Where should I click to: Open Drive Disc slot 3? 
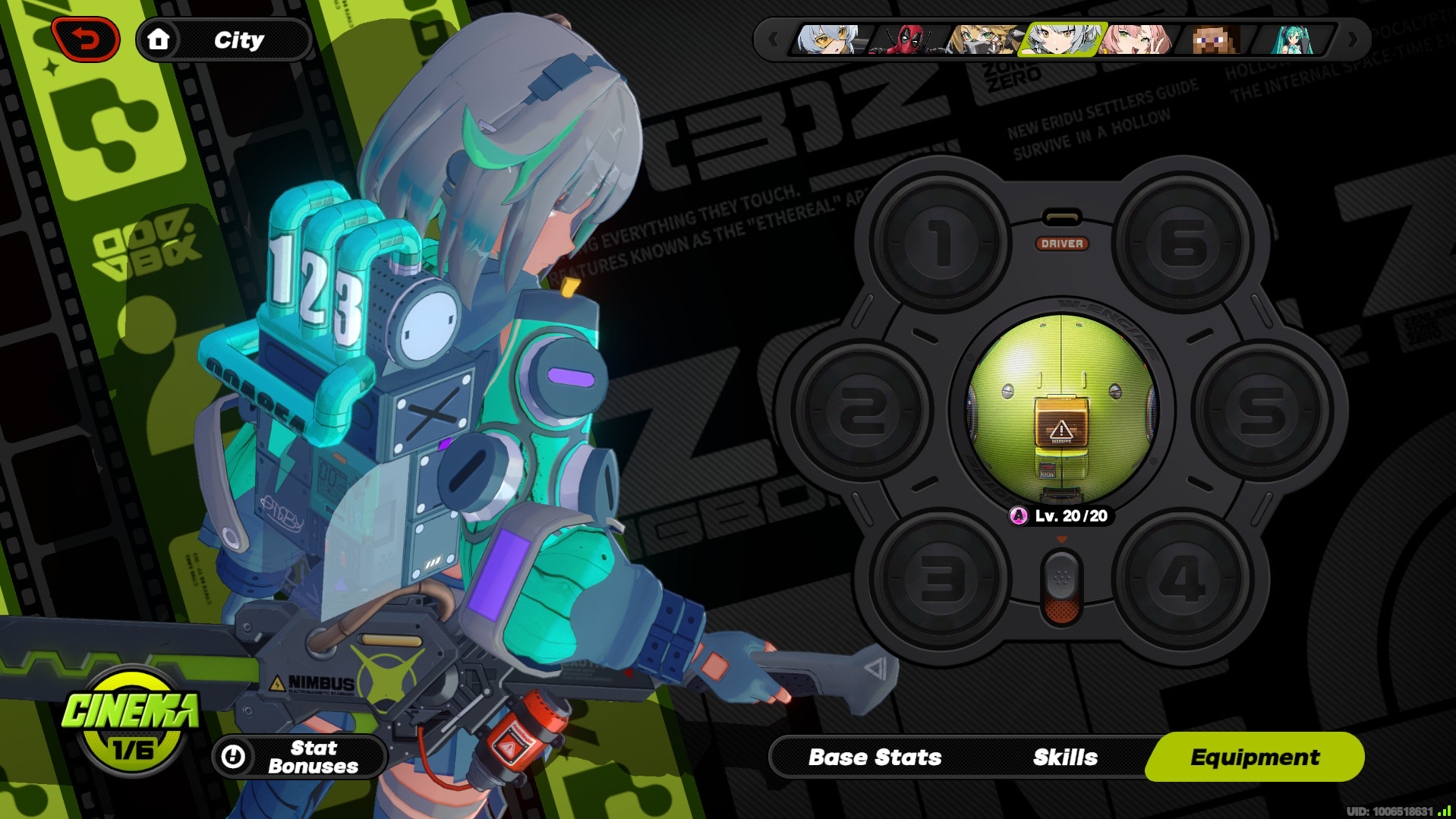[x=939, y=577]
